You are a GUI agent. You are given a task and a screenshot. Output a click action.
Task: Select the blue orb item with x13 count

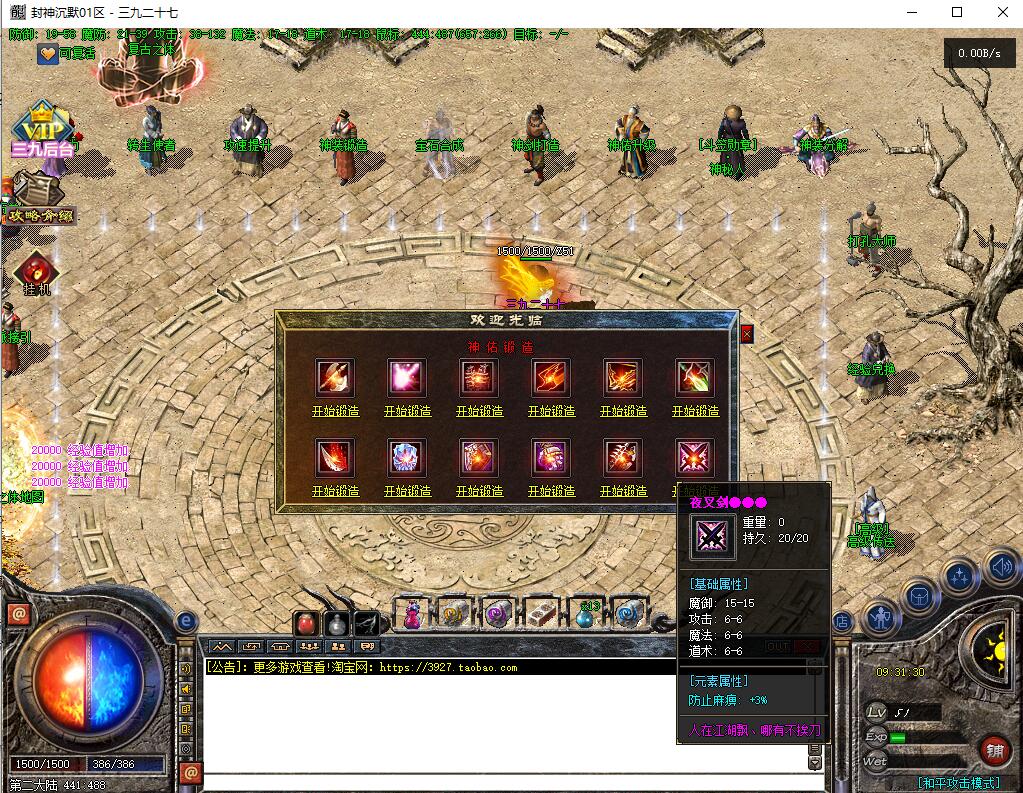coord(585,614)
